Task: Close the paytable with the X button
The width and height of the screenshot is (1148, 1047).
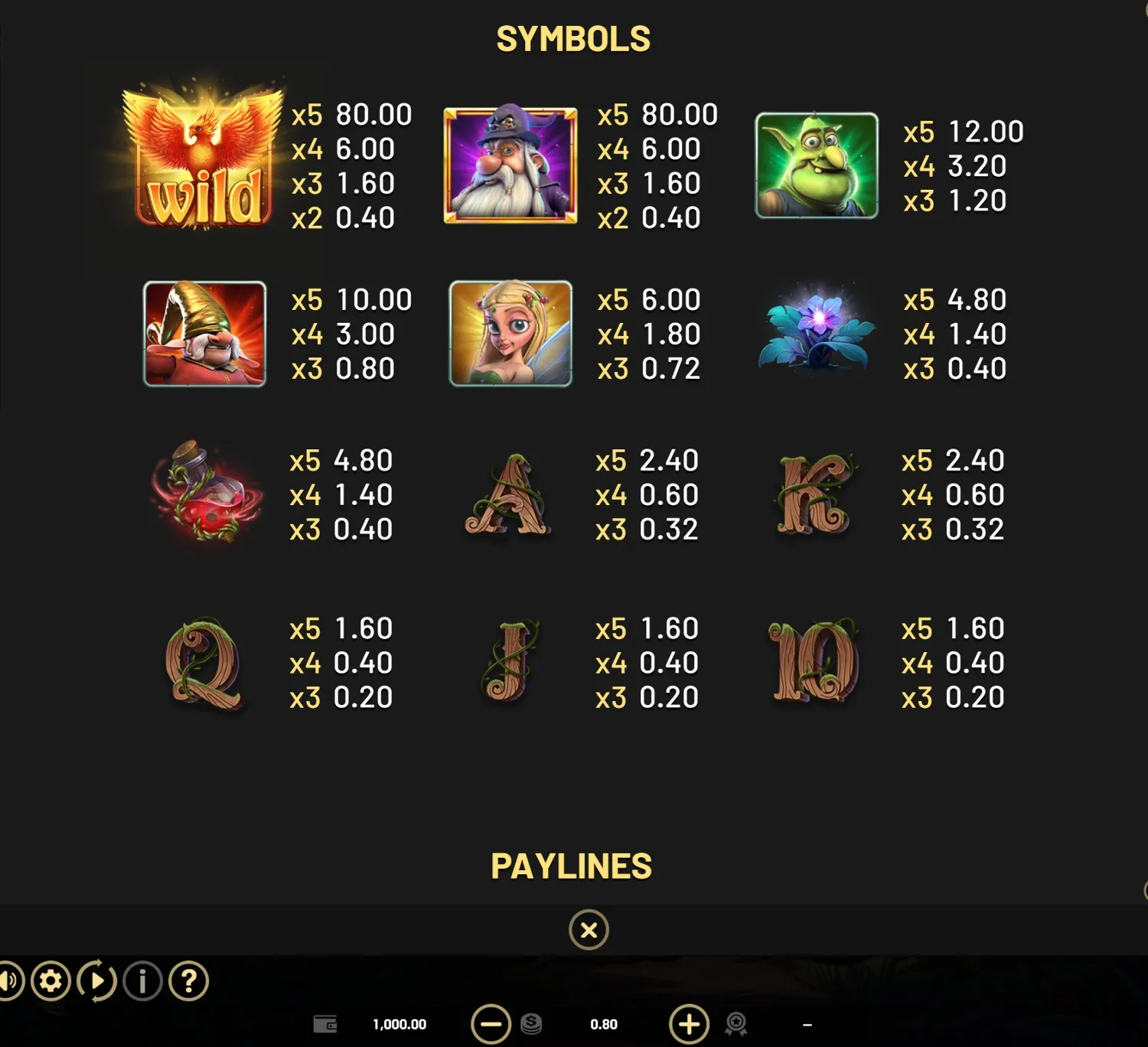Action: click(x=588, y=930)
